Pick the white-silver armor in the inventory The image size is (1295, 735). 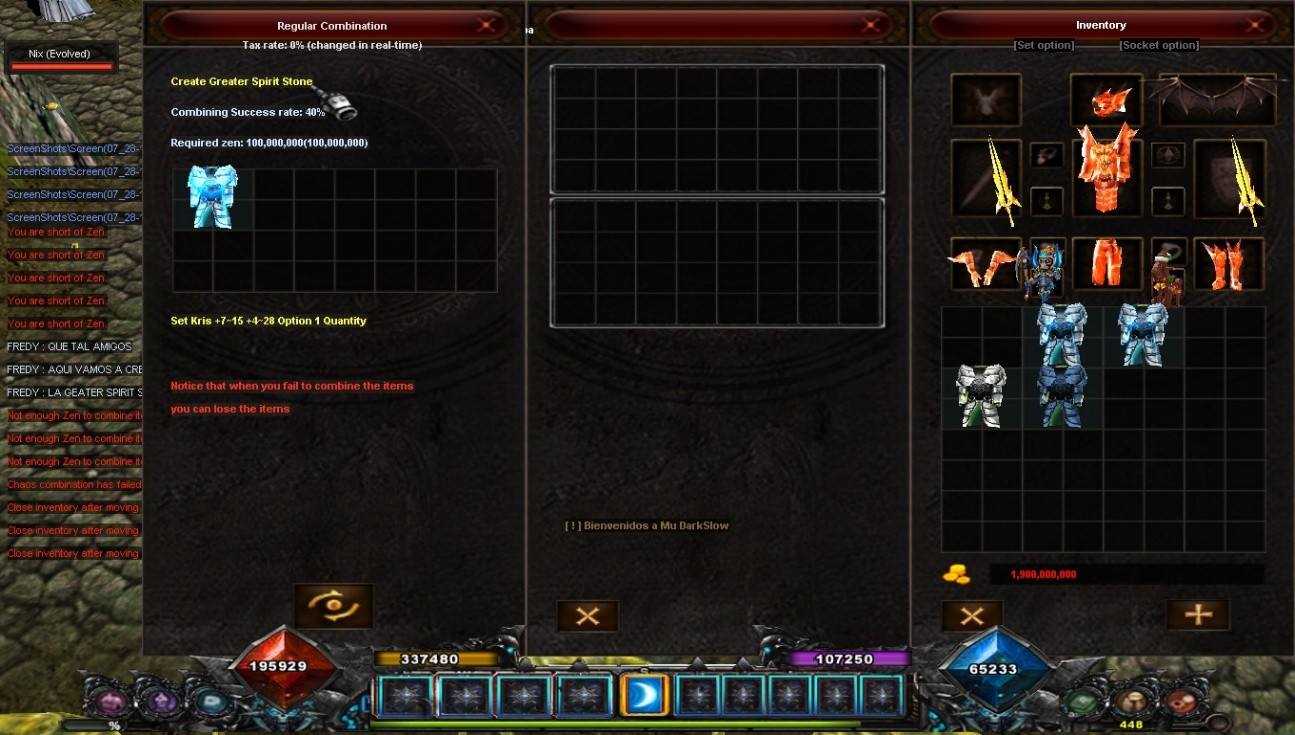pos(981,395)
